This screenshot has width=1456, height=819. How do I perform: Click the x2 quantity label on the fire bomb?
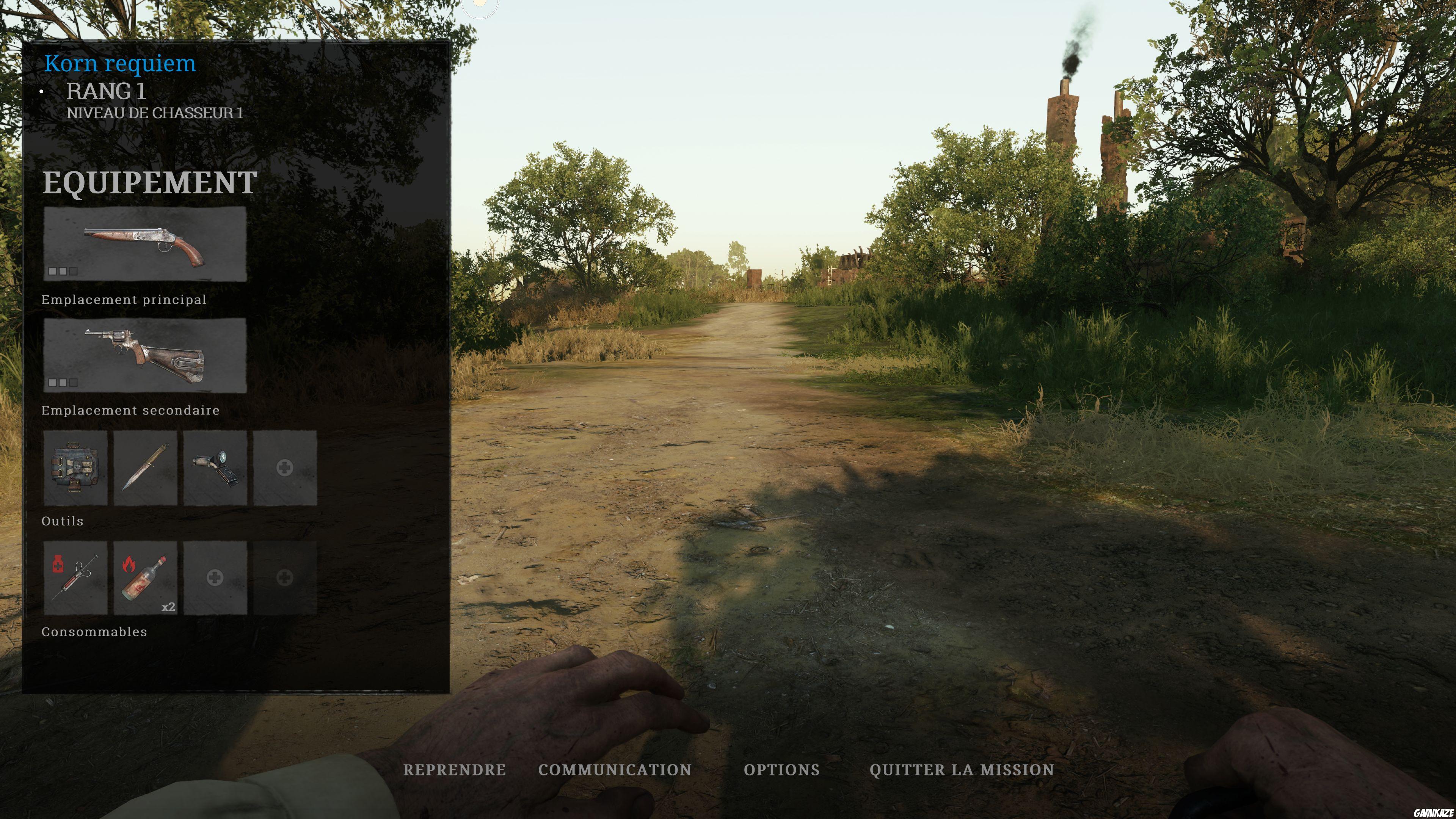point(168,607)
